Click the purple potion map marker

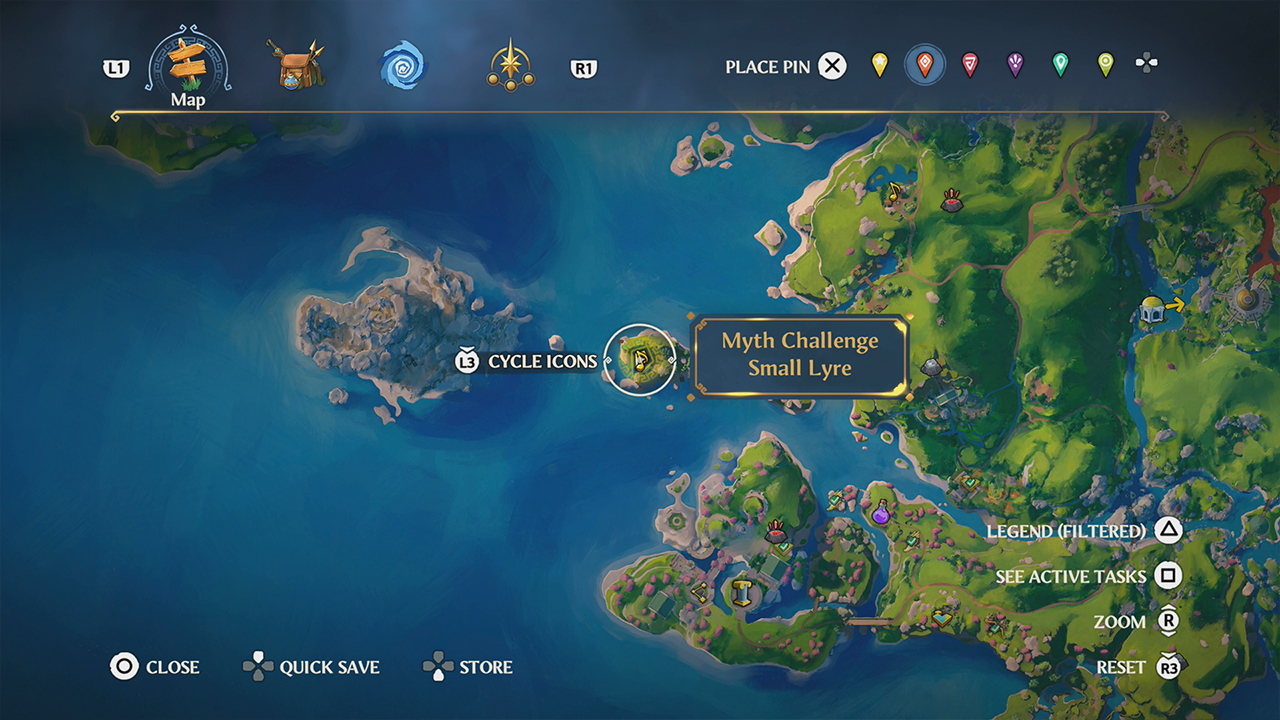coord(881,513)
